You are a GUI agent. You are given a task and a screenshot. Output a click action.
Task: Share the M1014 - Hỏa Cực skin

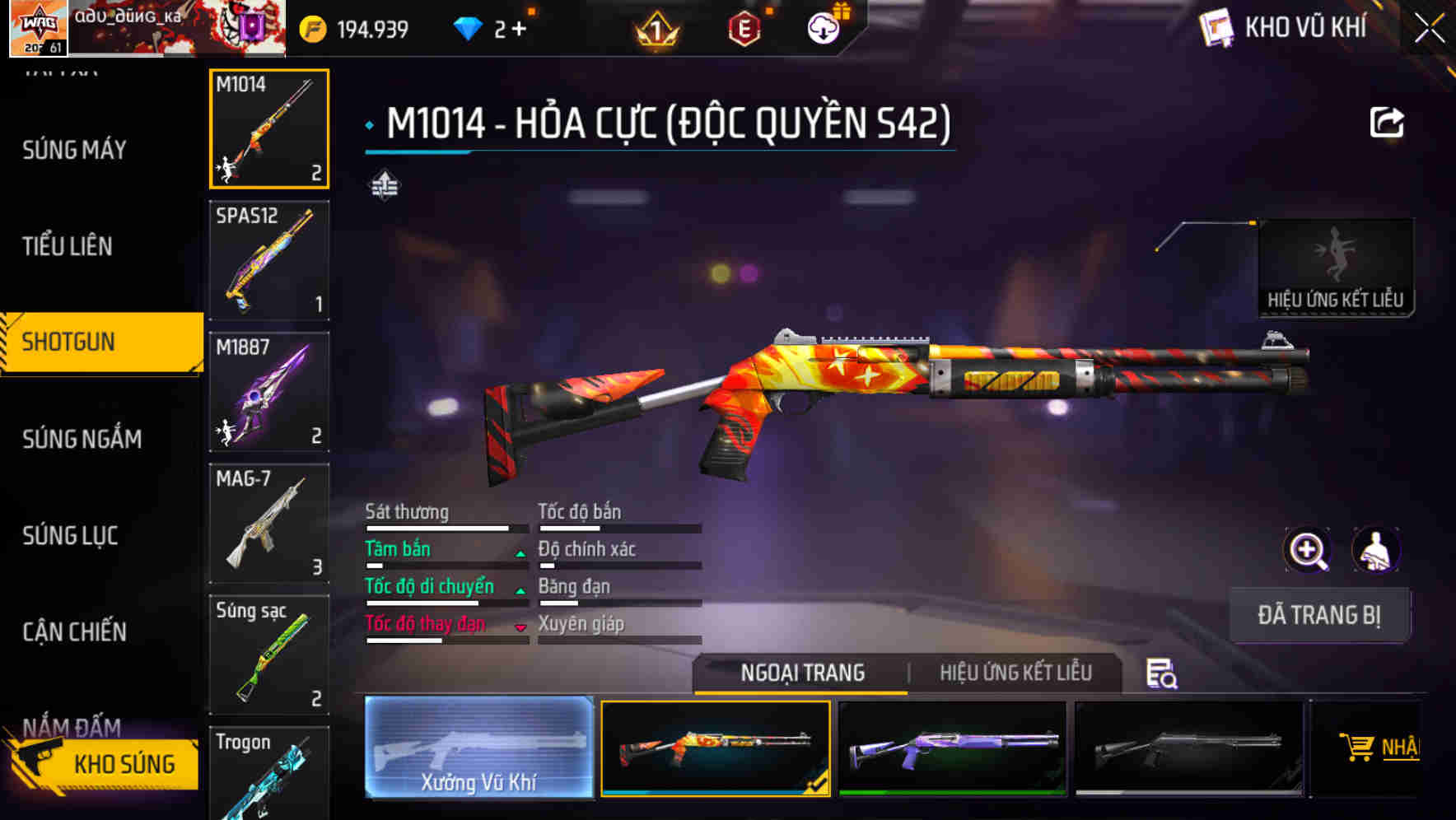1388,120
